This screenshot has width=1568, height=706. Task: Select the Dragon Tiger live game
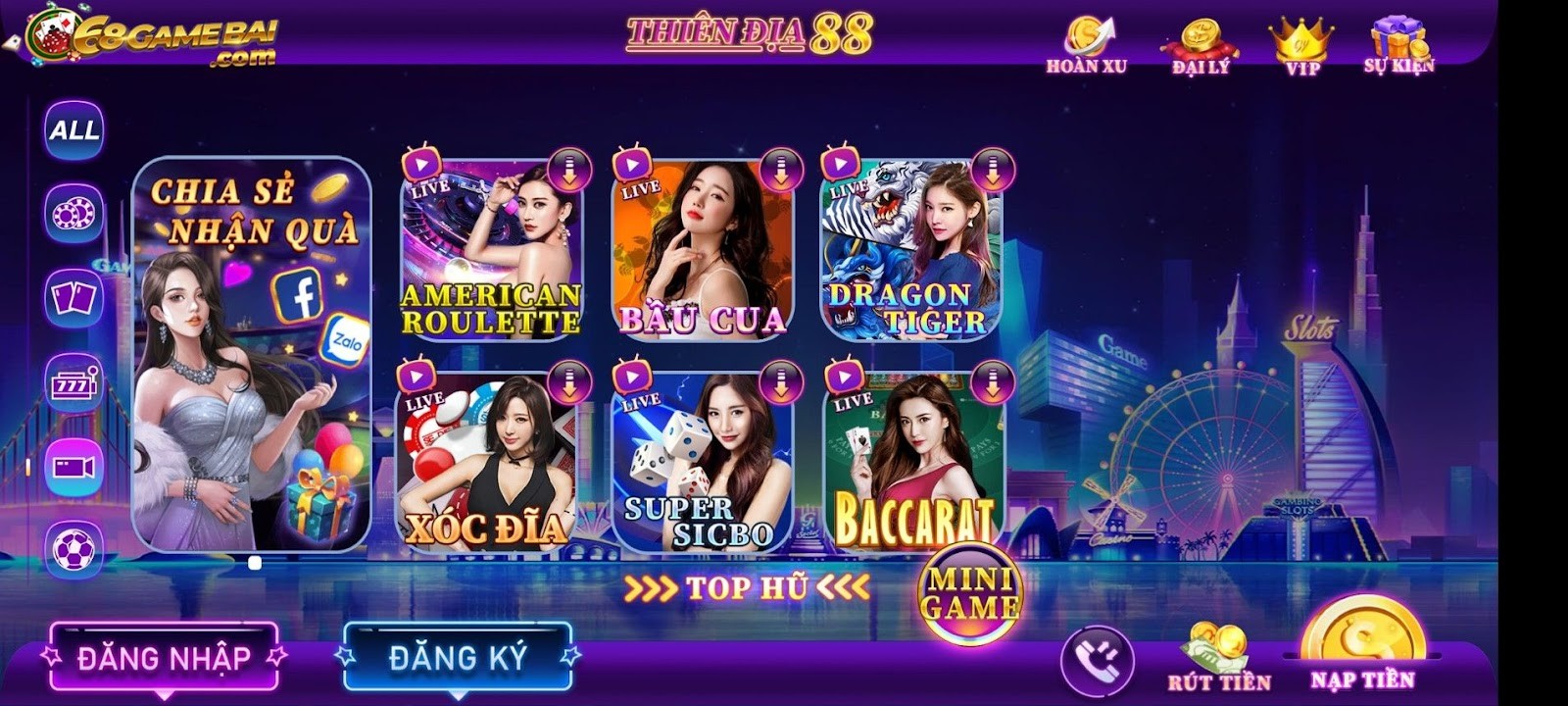910,250
